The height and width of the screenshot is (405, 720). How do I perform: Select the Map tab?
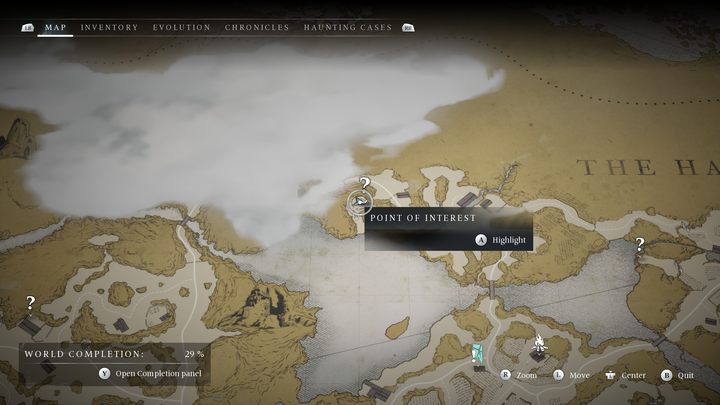click(x=56, y=27)
